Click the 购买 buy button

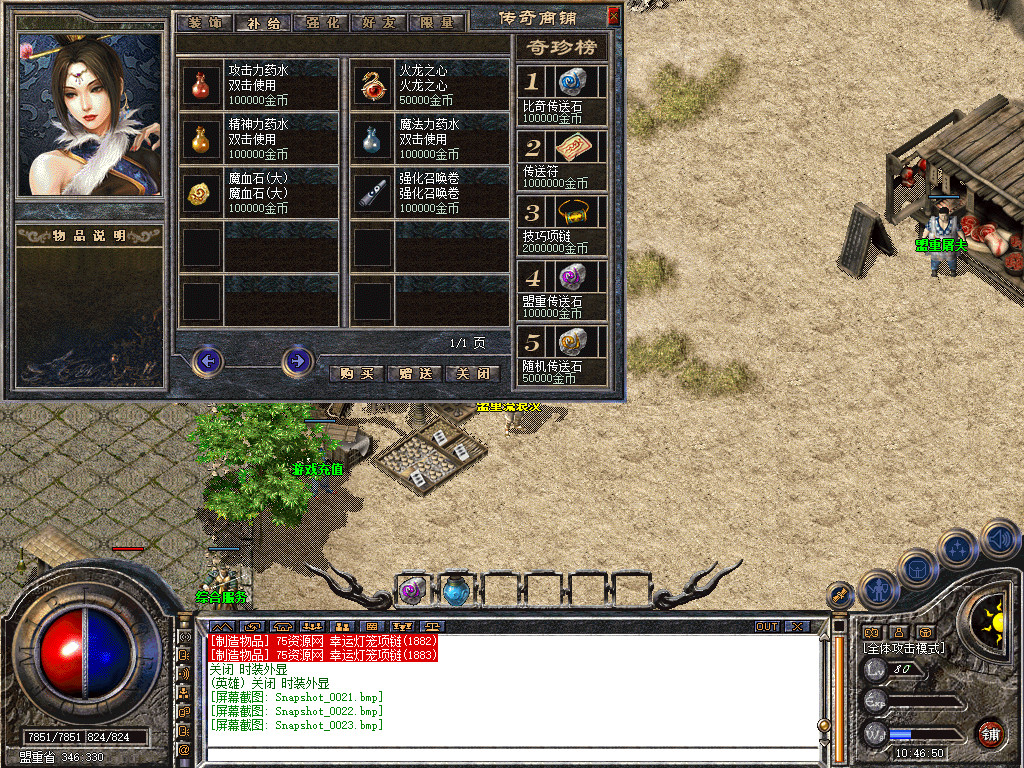pyautogui.click(x=356, y=373)
